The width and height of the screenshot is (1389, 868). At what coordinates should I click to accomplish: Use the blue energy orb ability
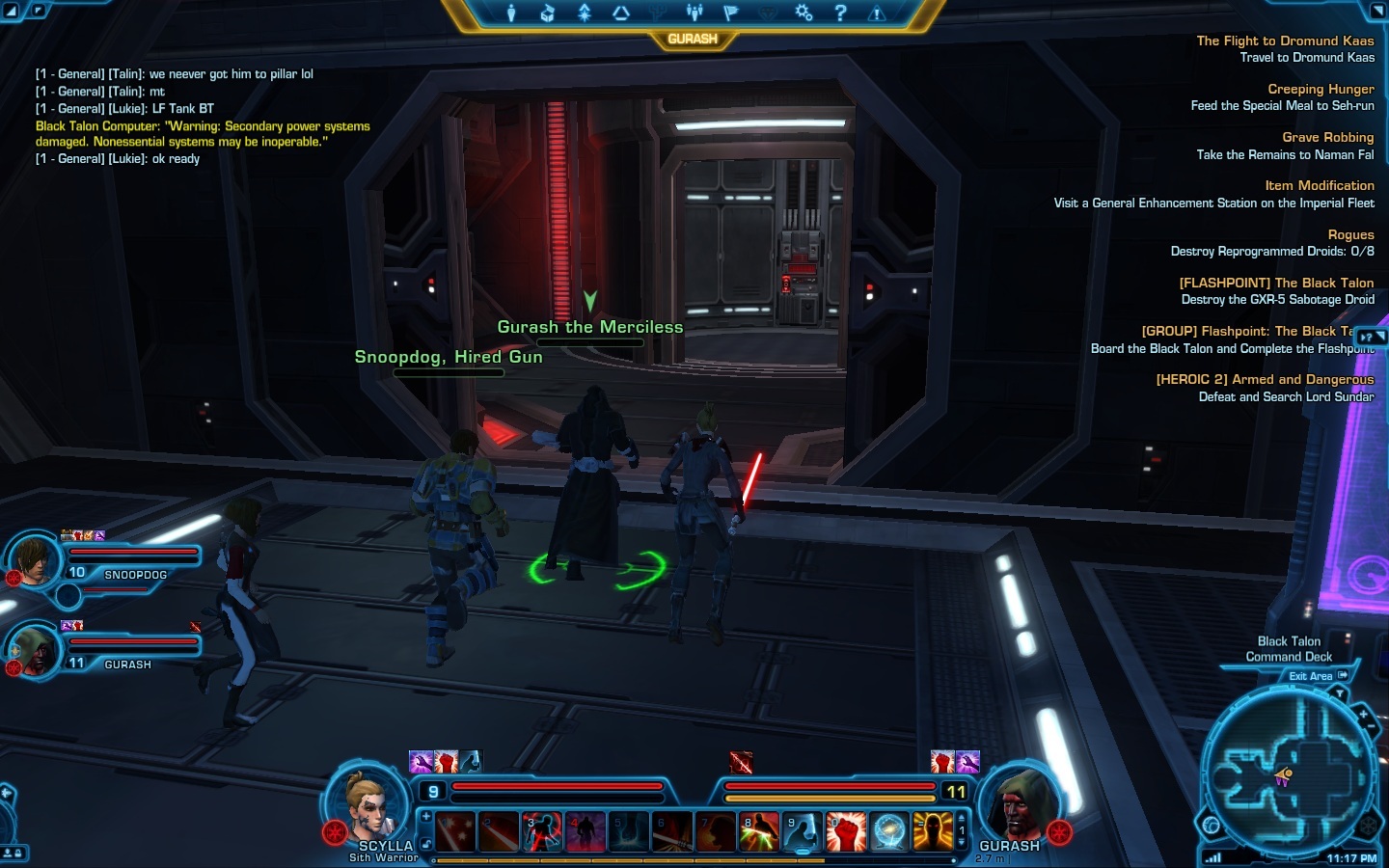coord(889,831)
